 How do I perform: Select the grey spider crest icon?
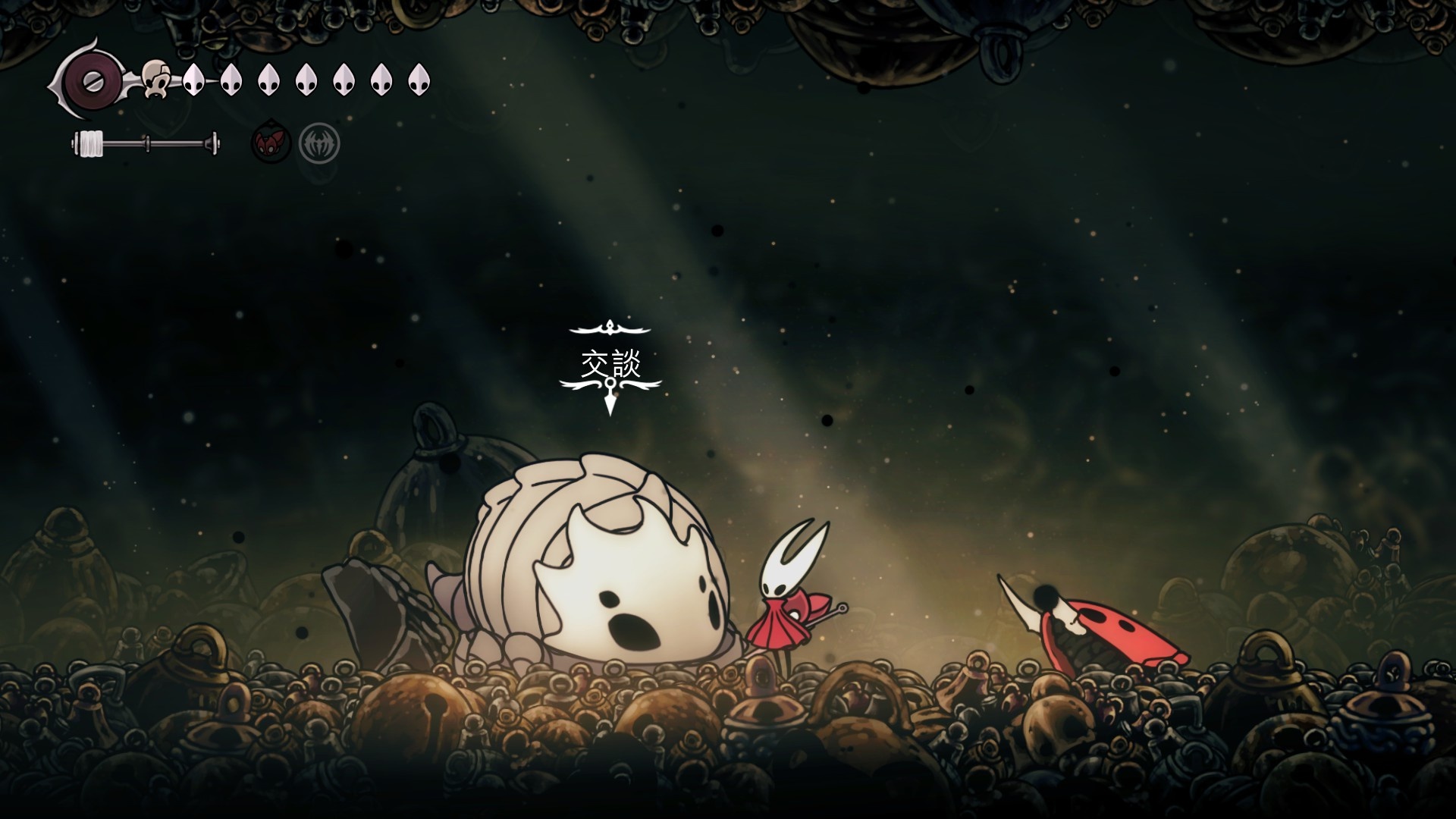pos(318,143)
